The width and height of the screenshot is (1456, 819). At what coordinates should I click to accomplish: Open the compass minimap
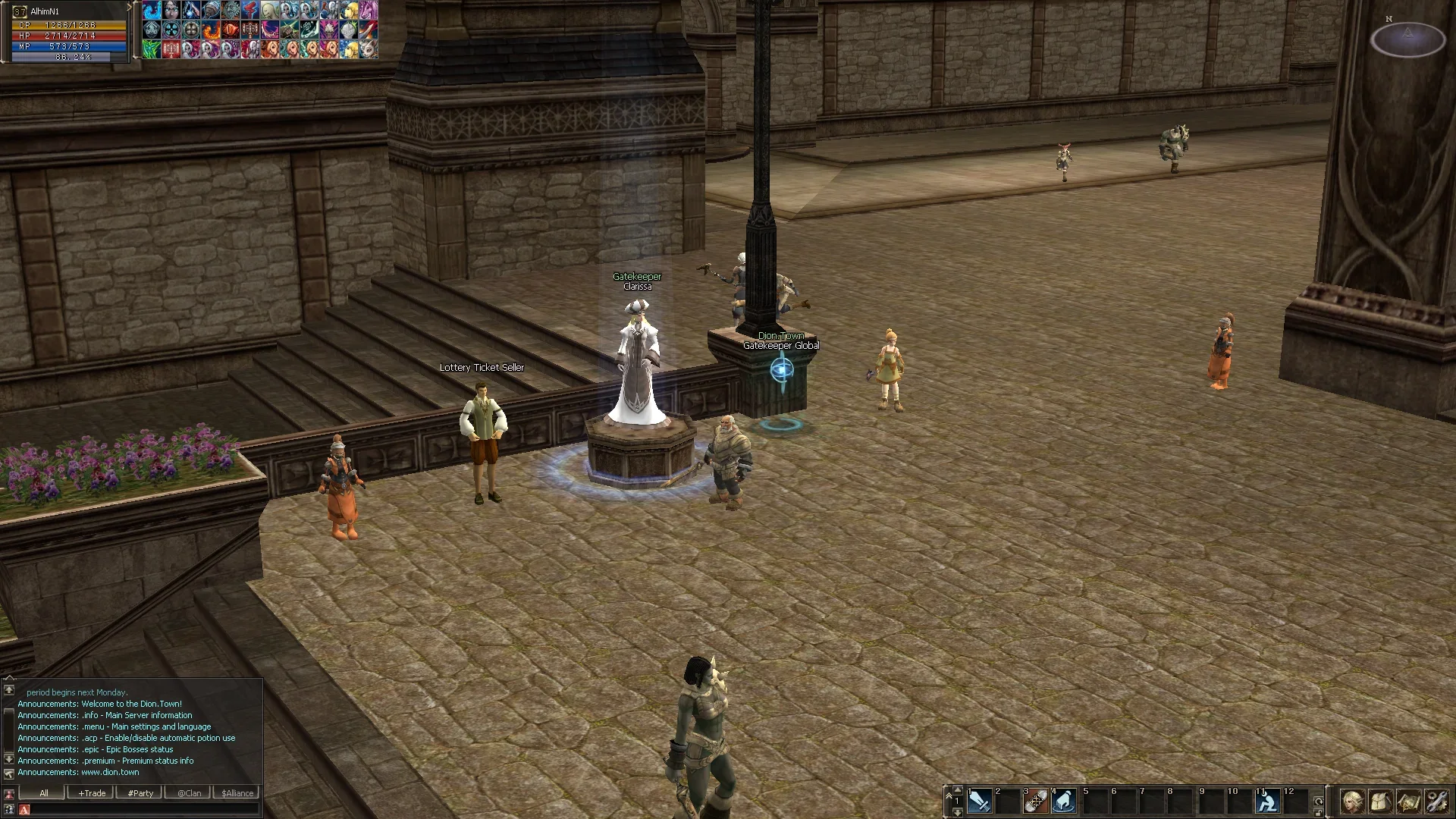coord(1407,39)
